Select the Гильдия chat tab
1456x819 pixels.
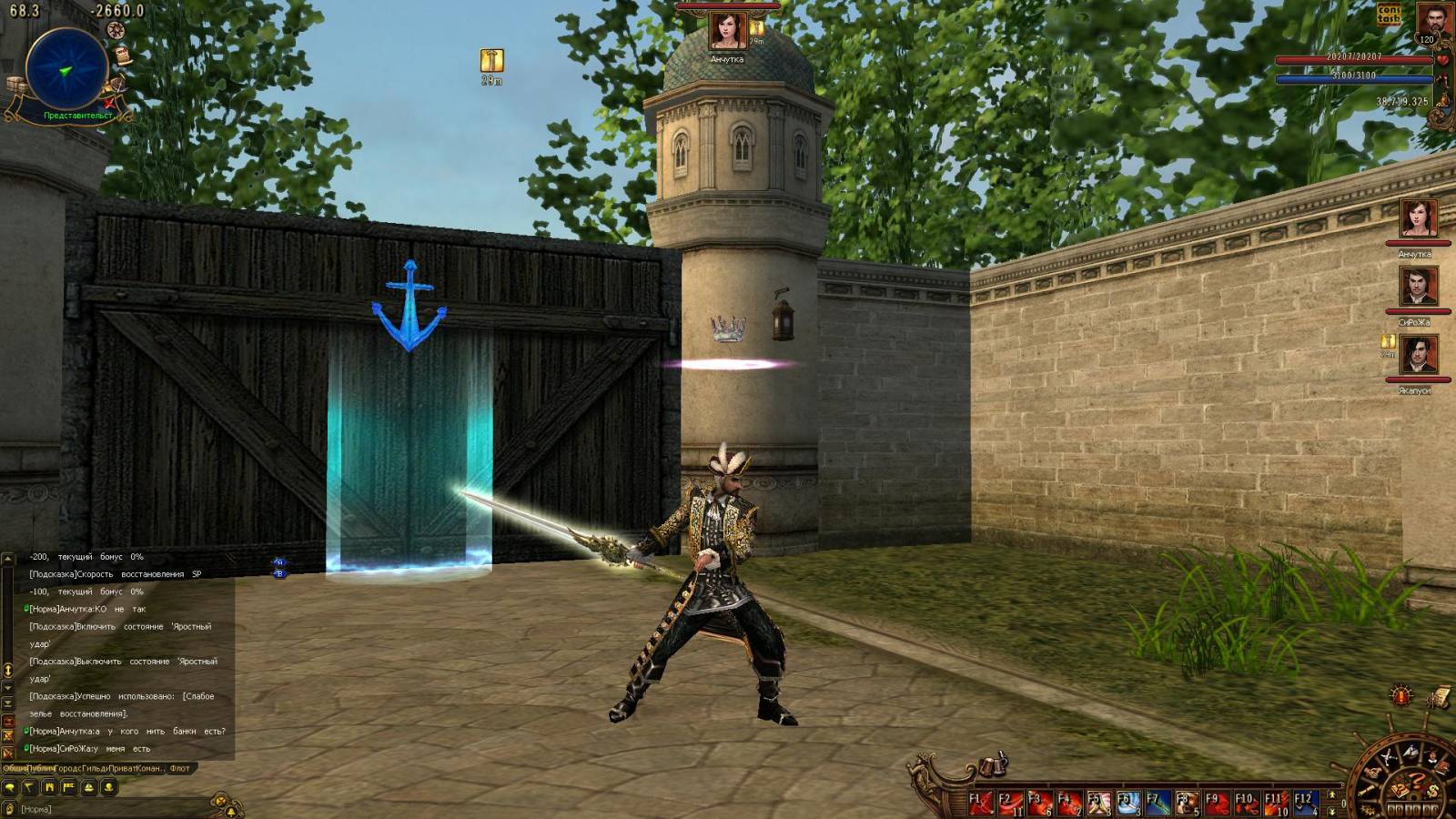pos(95,768)
